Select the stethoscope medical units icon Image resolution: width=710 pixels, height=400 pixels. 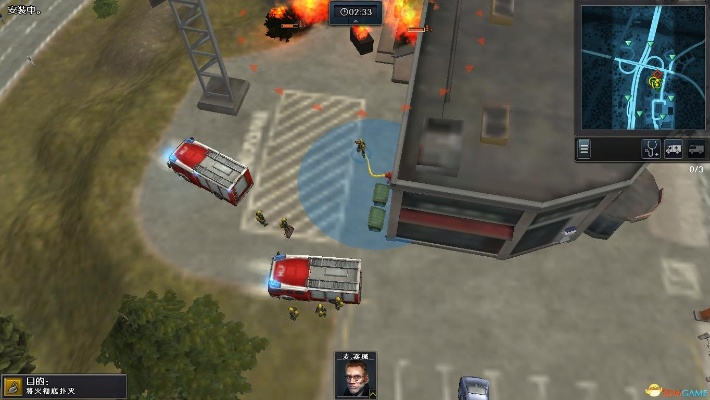(x=652, y=149)
